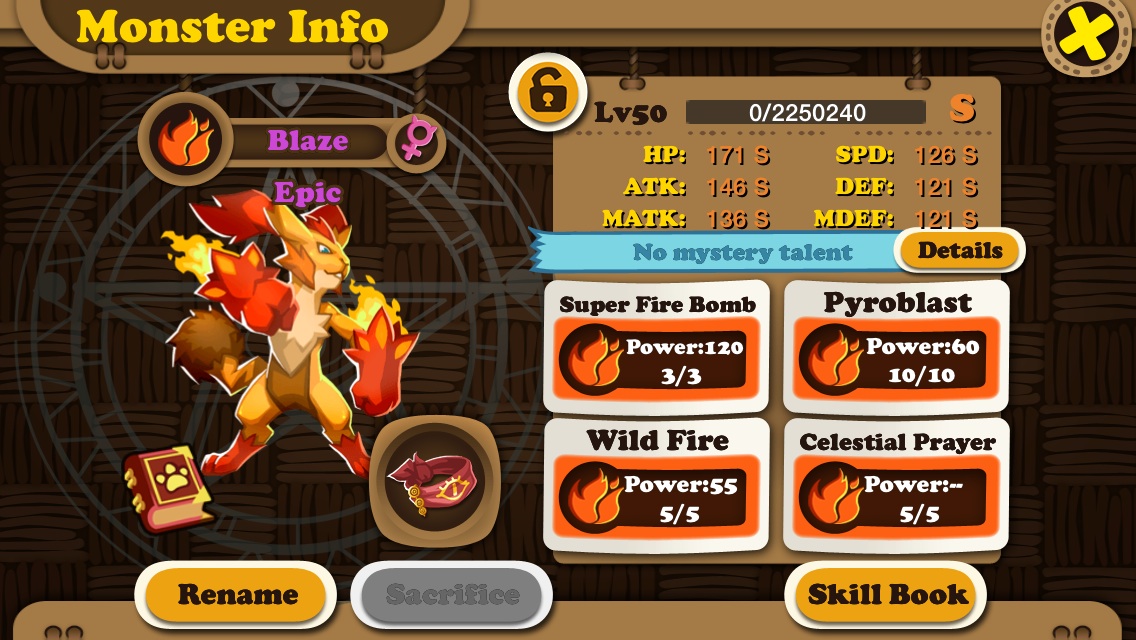
Task: Click the fire element icon beside Blaze
Action: [186, 141]
